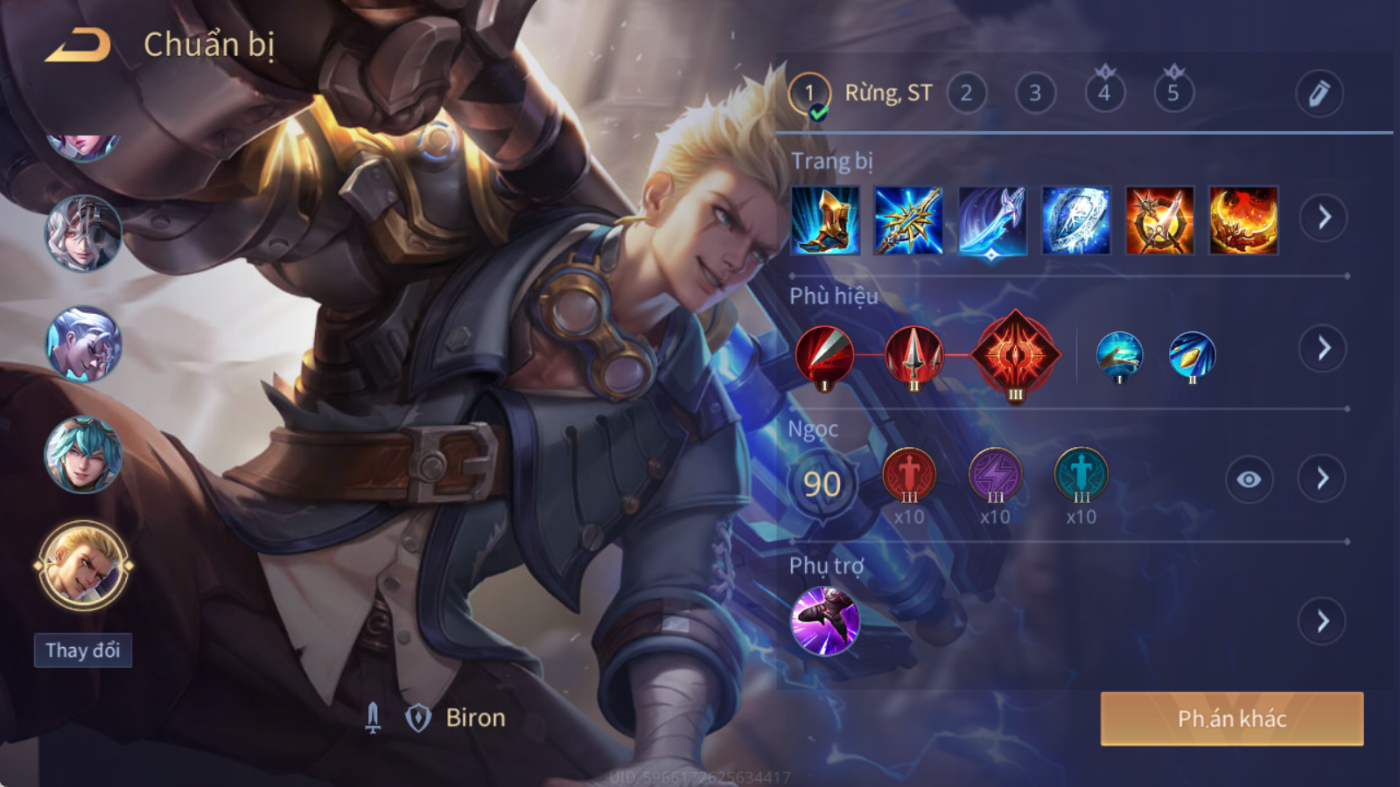The image size is (1400, 787).
Task: Open the Phù hiệu emblem settings arrow
Action: pyautogui.click(x=1323, y=348)
